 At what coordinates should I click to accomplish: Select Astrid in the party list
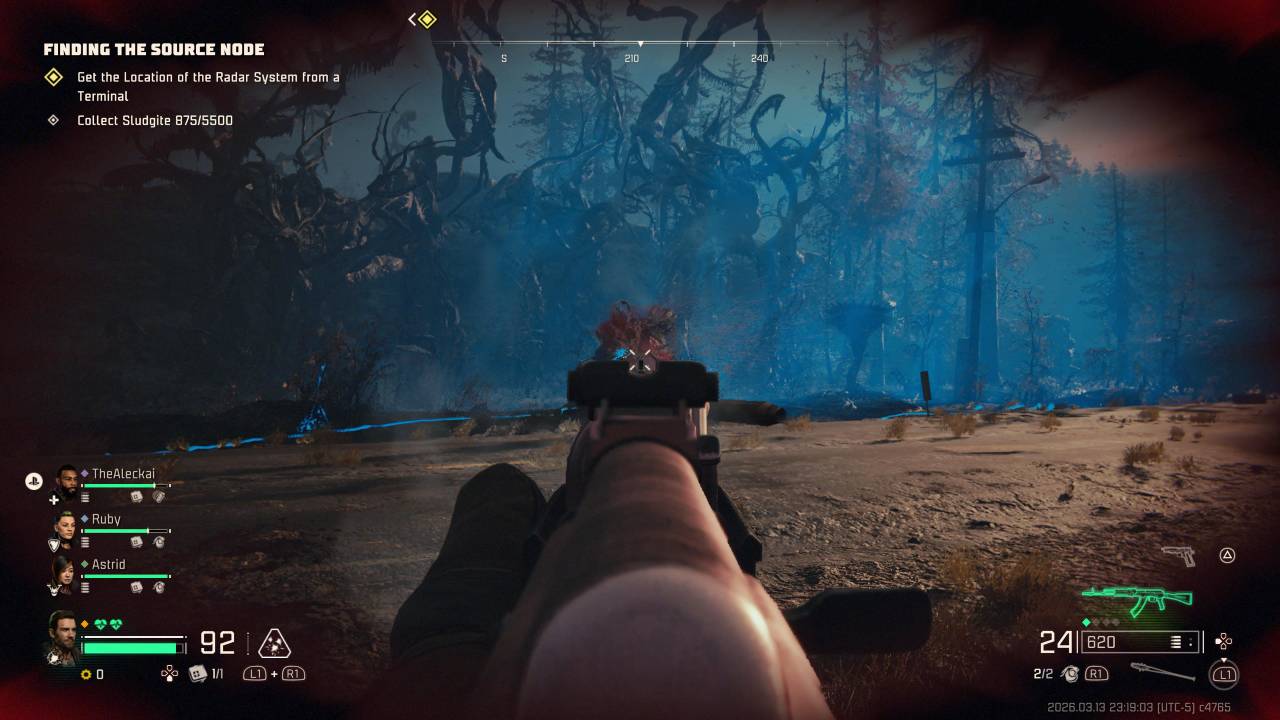(109, 564)
